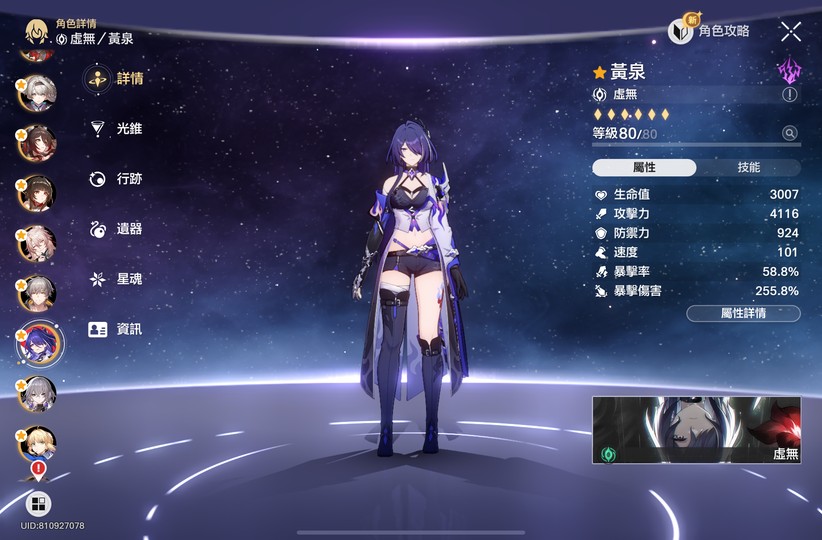Open the 角色攻略 character guide
The image size is (822, 540).
coord(710,31)
